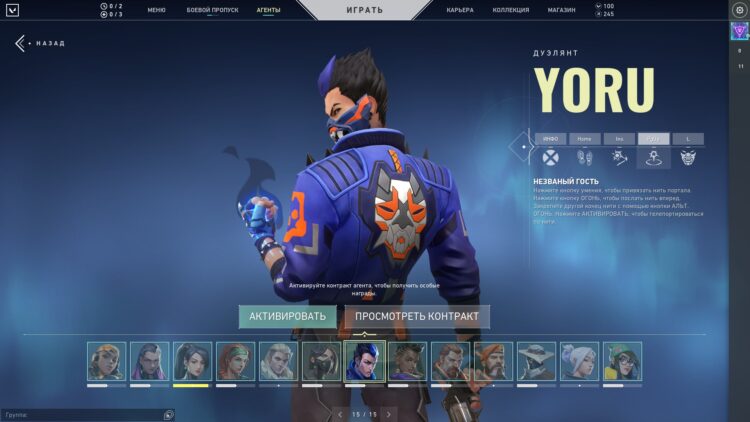
Task: Pick the Cypher portrait with white hat
Action: click(x=536, y=361)
